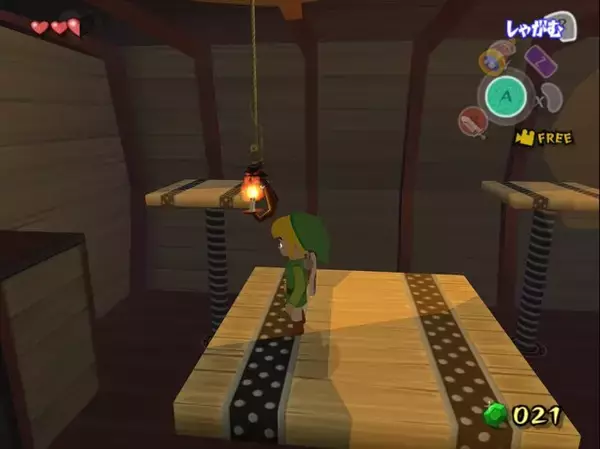Toggle the FREE camera mode indicator

(545, 137)
